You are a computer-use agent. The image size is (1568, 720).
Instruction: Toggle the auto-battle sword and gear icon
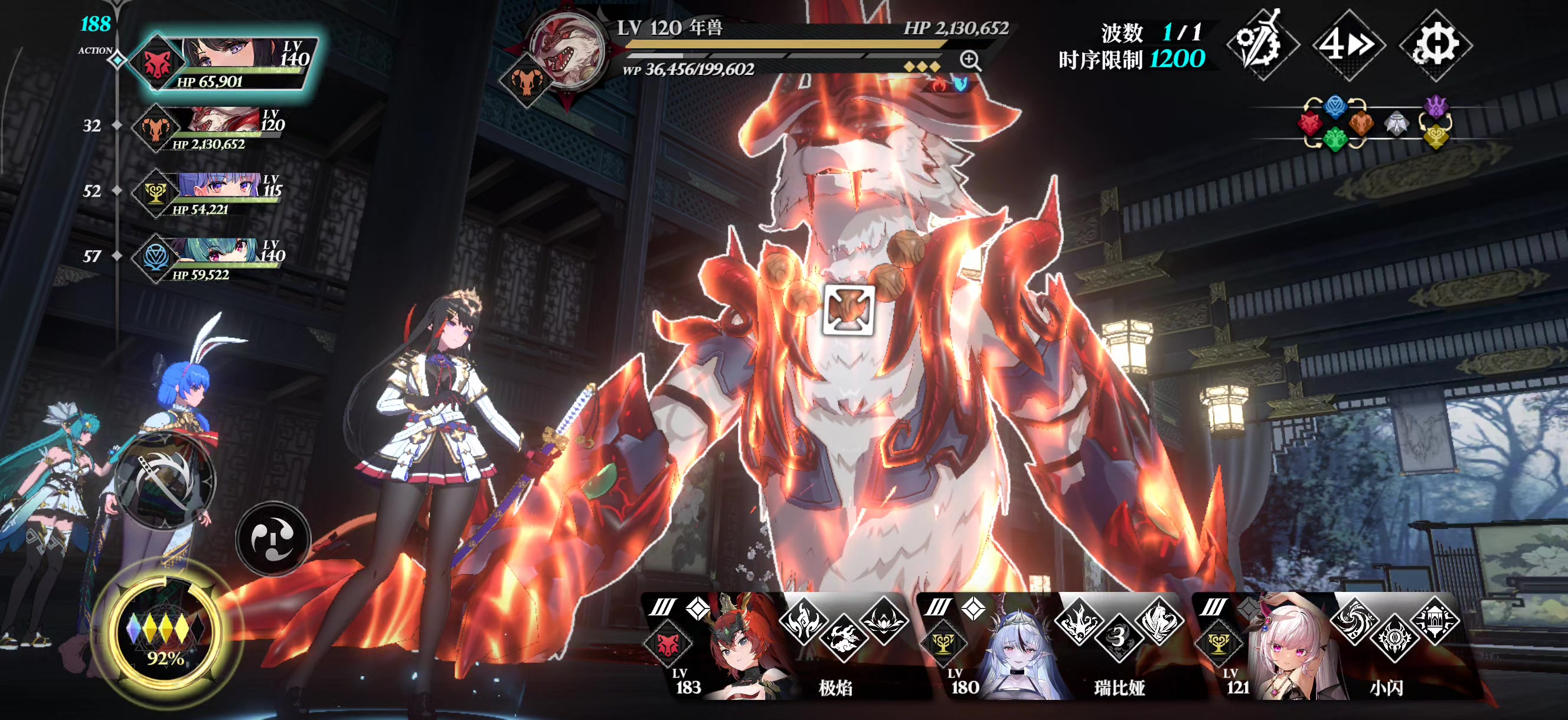1262,44
